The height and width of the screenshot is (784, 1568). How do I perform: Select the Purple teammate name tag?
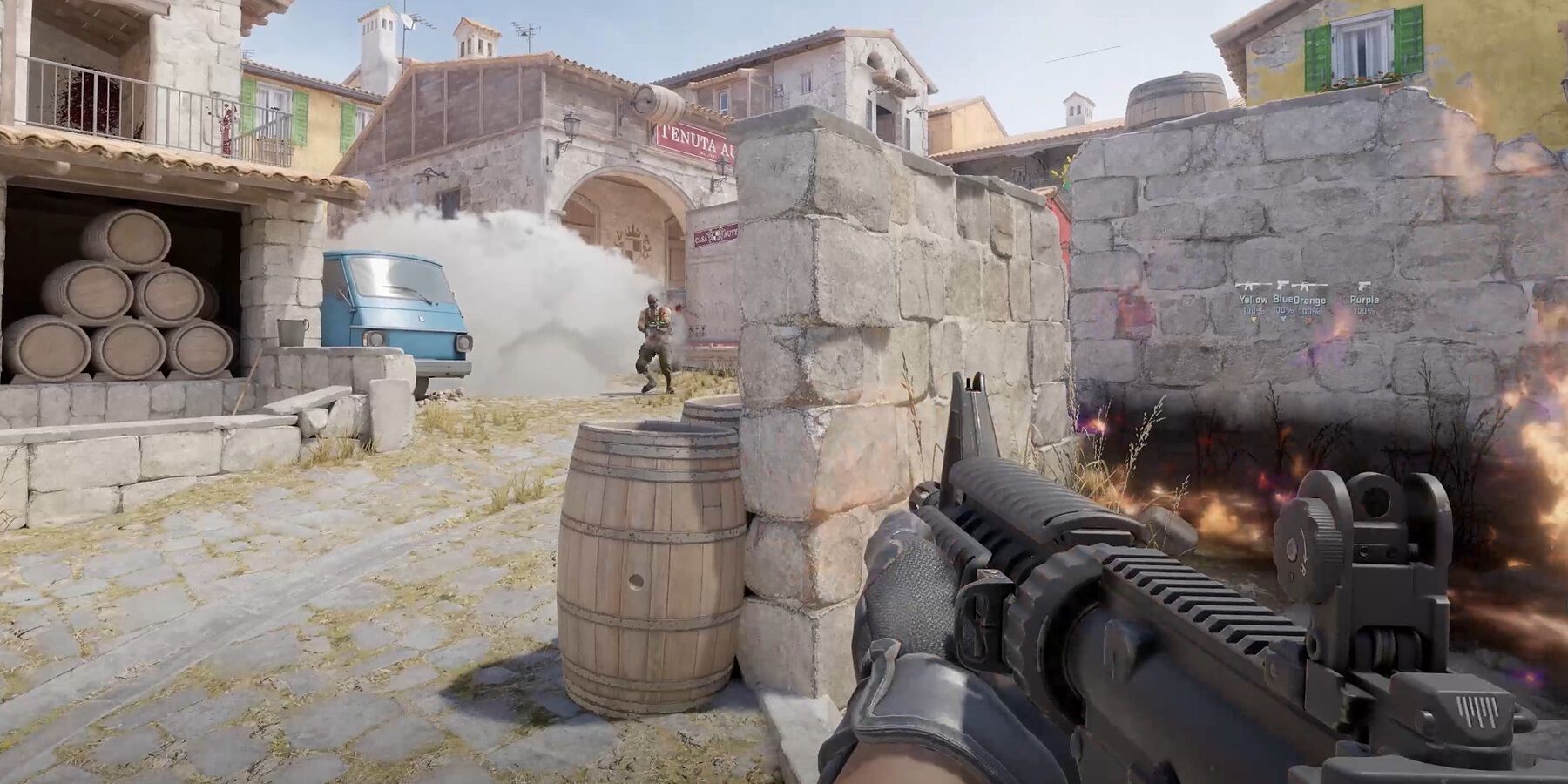coord(1364,300)
